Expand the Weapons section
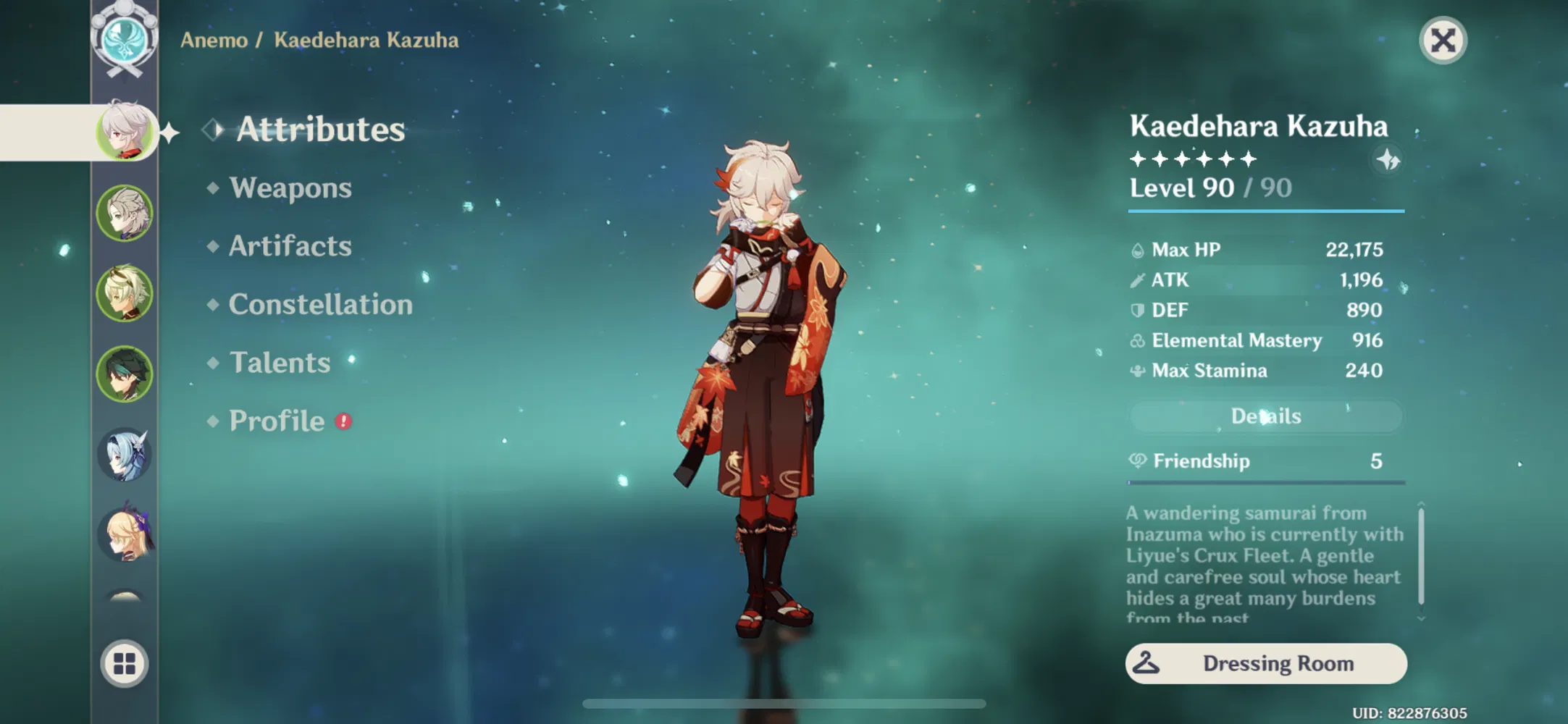 [291, 188]
